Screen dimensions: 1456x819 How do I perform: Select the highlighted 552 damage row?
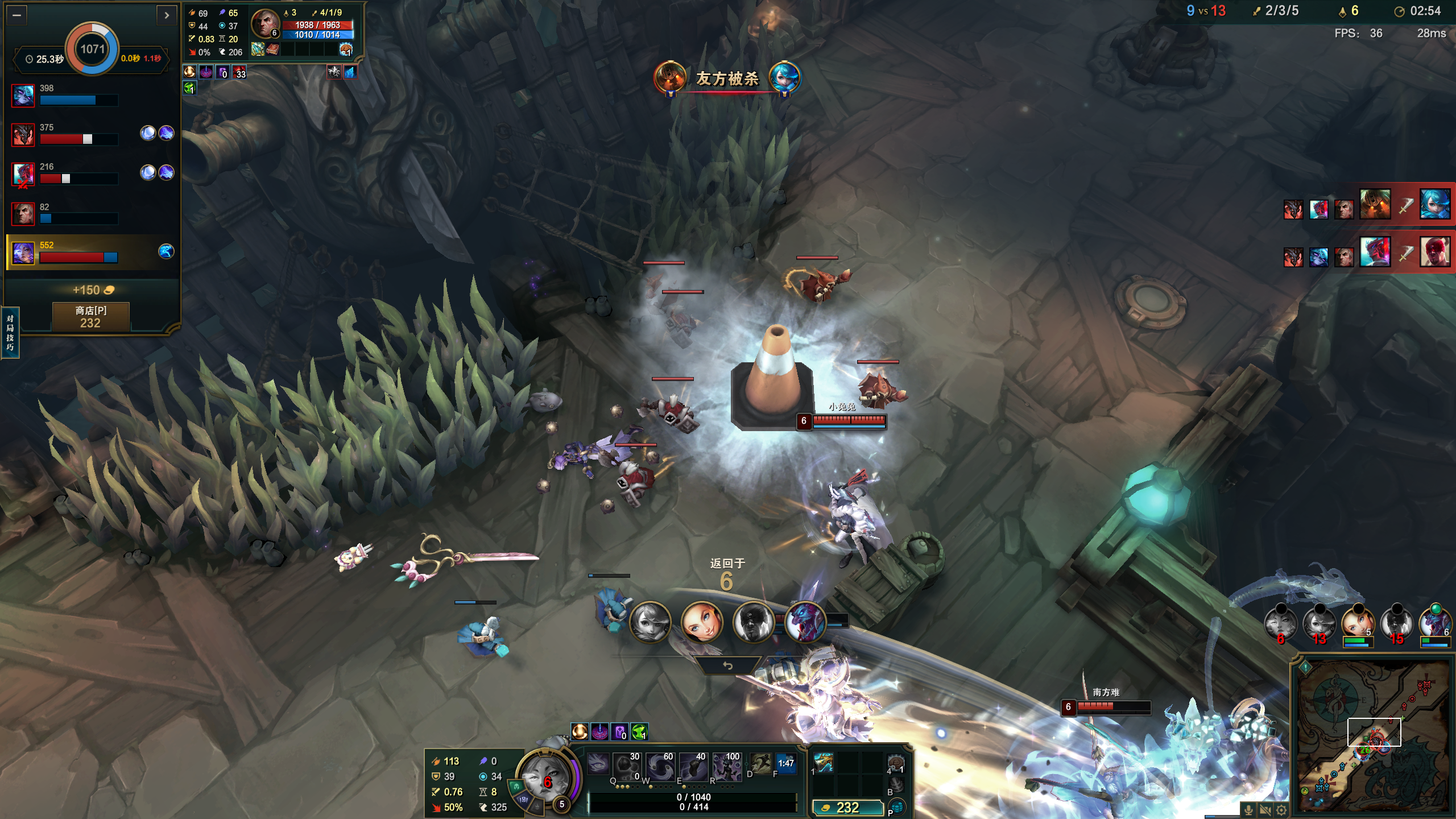tap(91, 252)
